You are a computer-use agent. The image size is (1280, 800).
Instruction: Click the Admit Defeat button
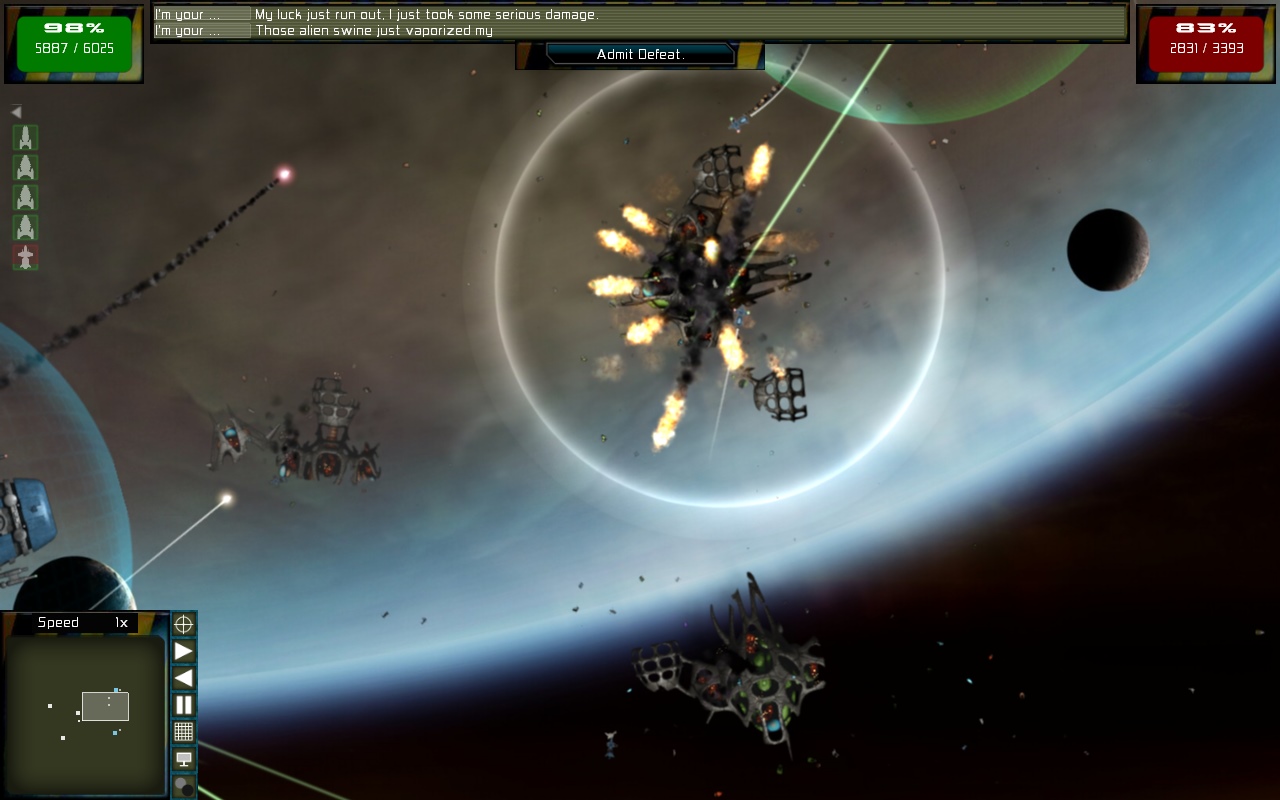tap(640, 55)
